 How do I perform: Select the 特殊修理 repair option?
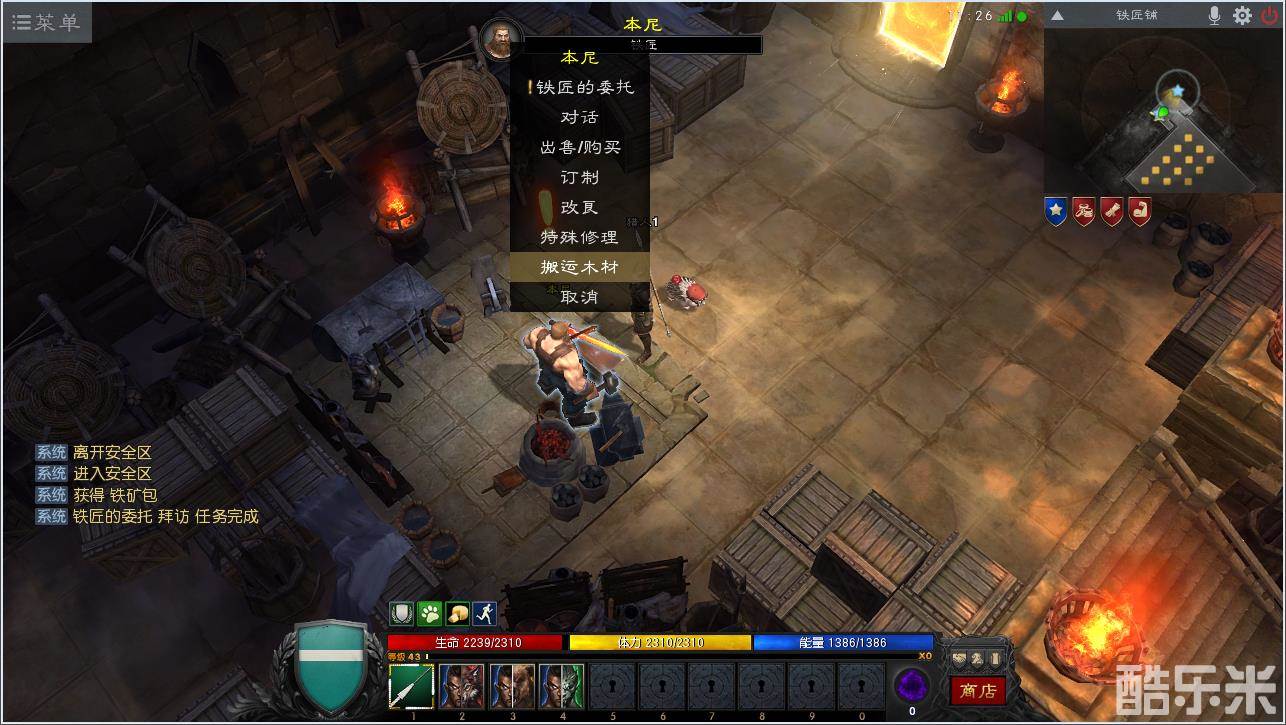click(x=580, y=237)
